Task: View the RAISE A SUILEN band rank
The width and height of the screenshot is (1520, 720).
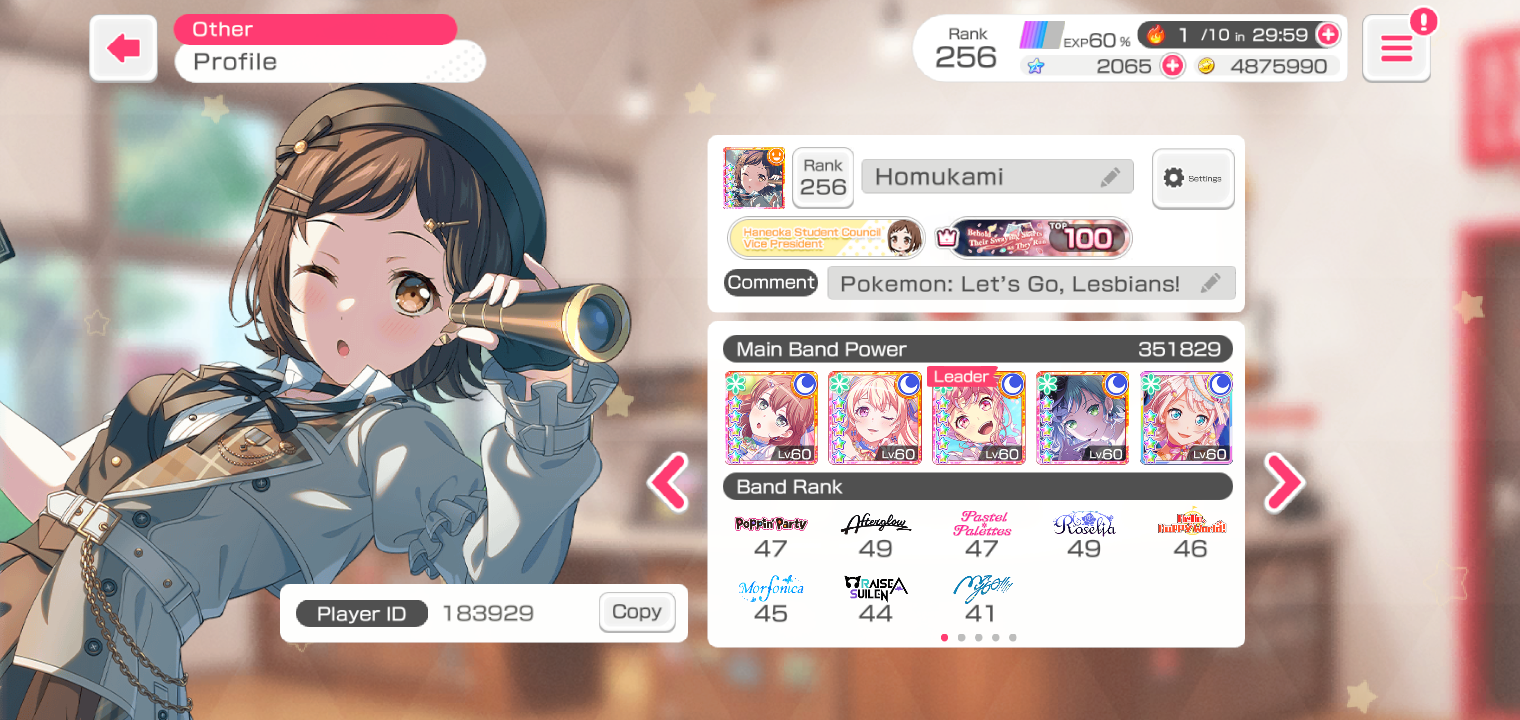Action: [875, 600]
